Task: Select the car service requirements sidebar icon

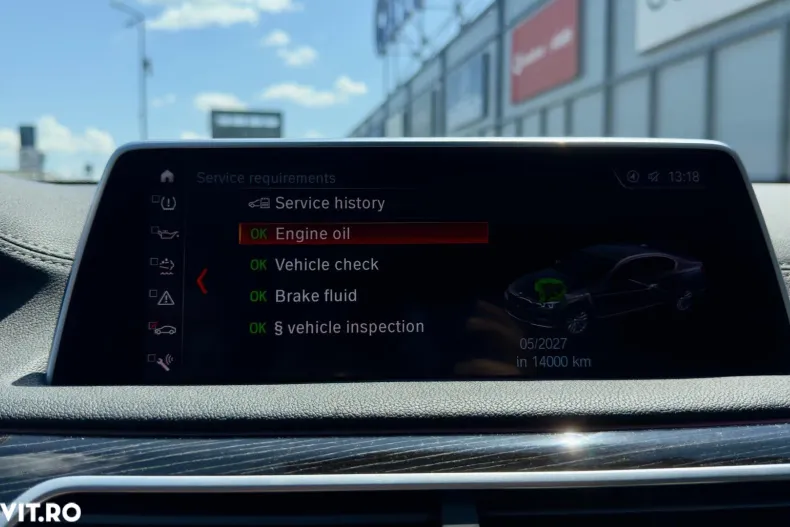Action: tap(165, 328)
